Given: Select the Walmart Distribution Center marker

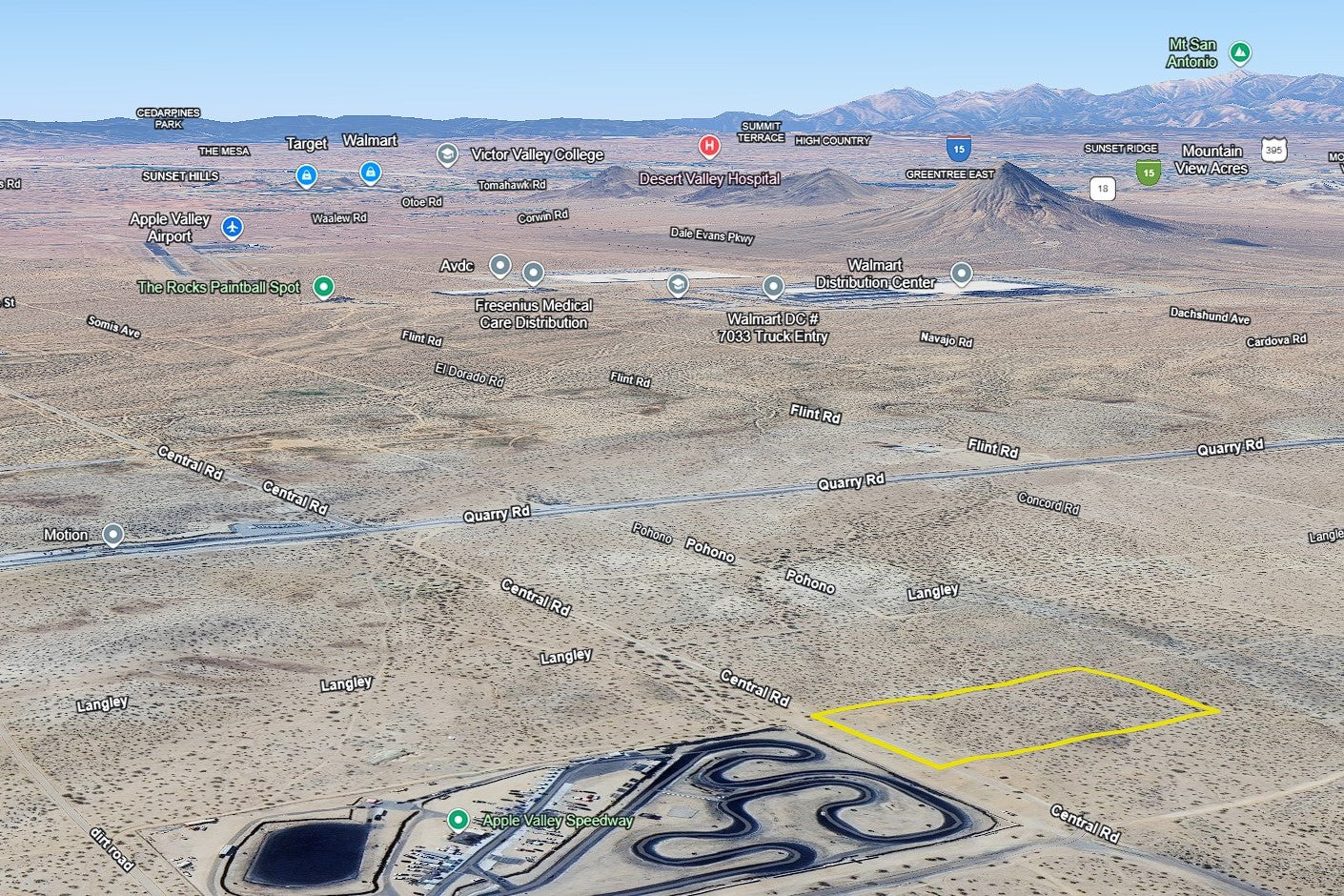Looking at the screenshot, I should click(x=961, y=275).
